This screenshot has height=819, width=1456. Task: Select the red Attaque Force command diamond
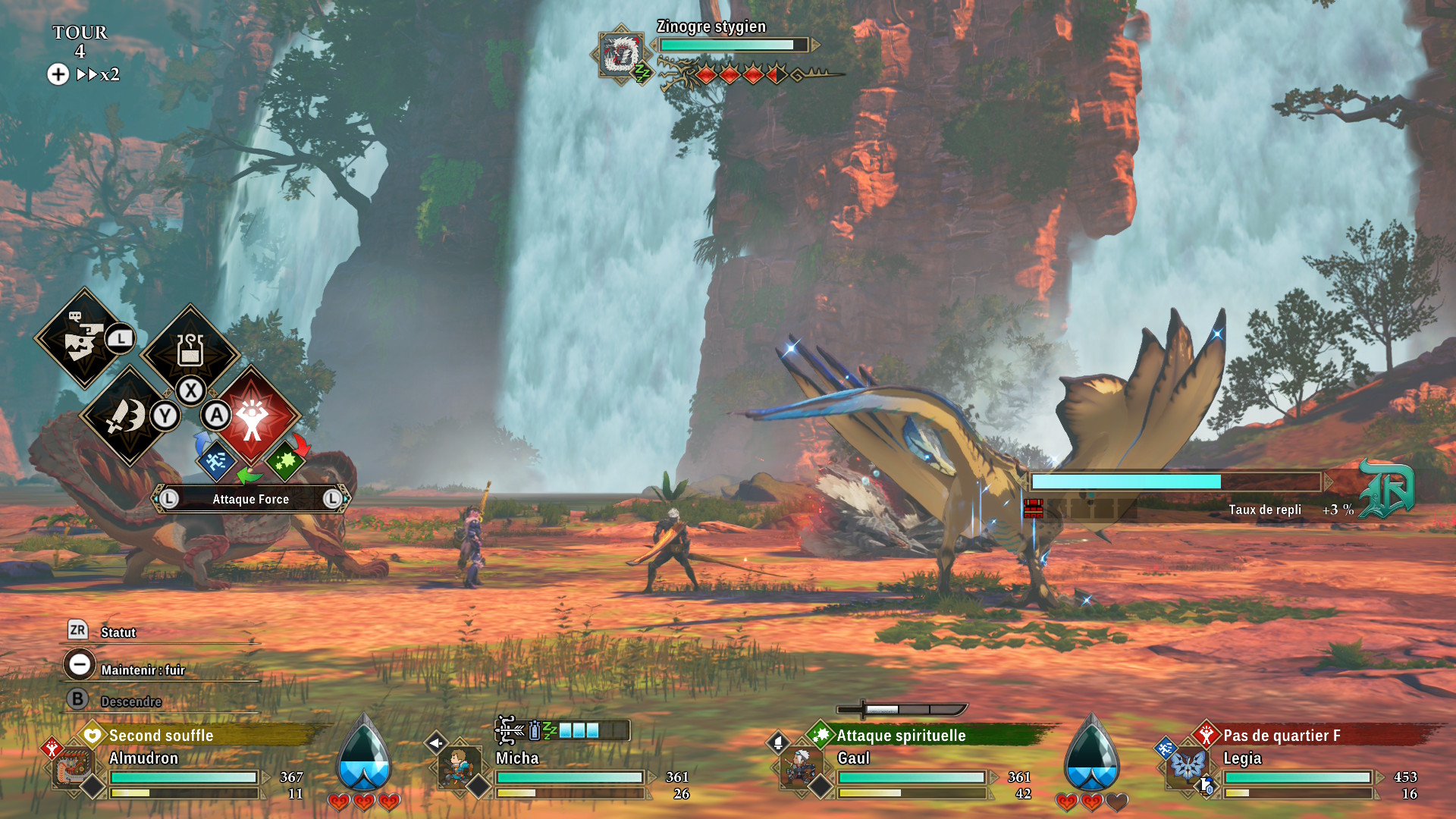[x=253, y=416]
